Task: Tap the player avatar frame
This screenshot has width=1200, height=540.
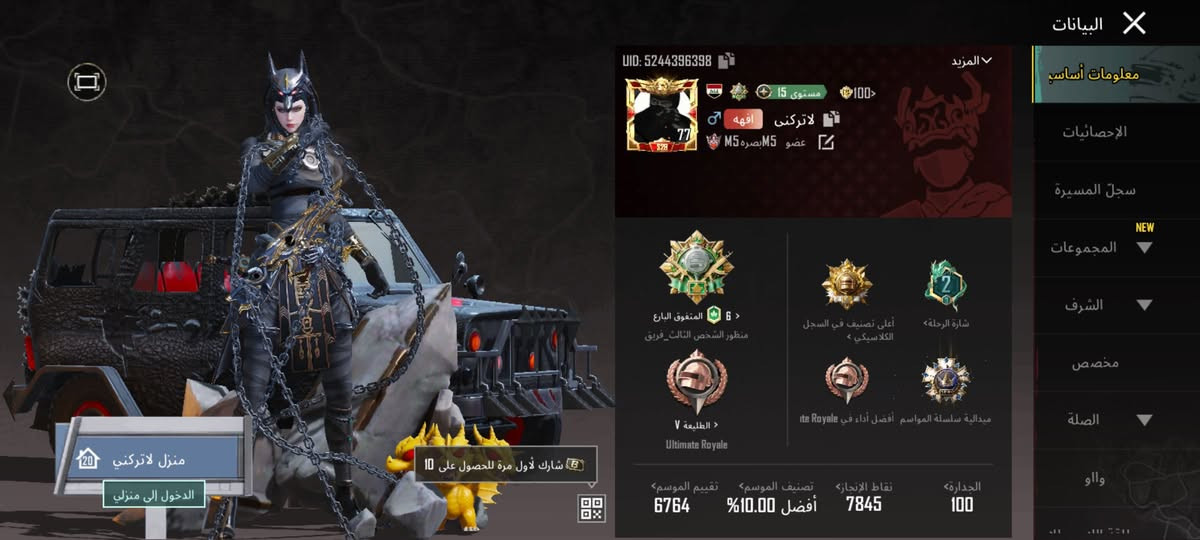Action: click(x=660, y=114)
